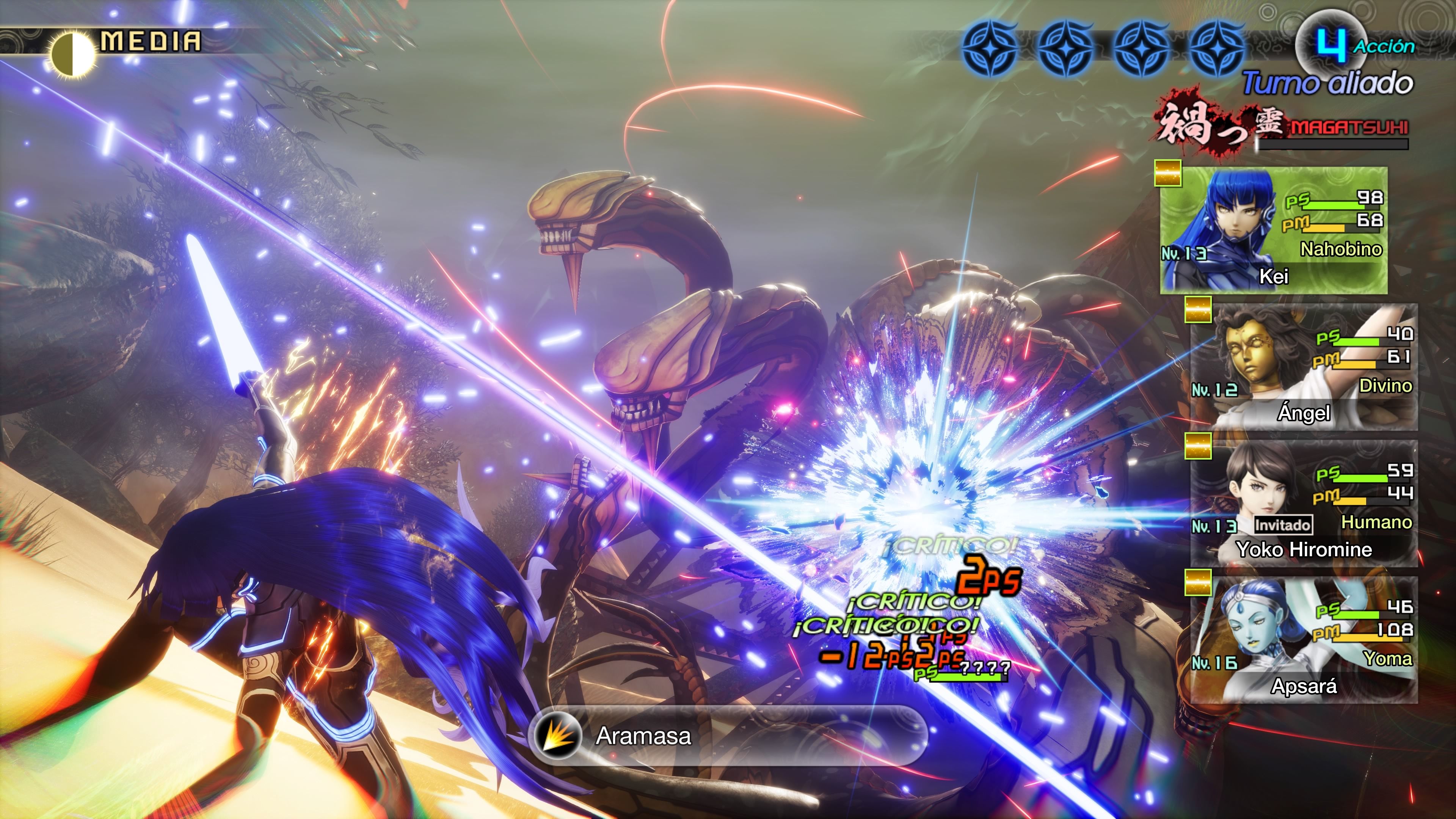Pick Yoko Hiromine's guest party card

pos(1304,504)
